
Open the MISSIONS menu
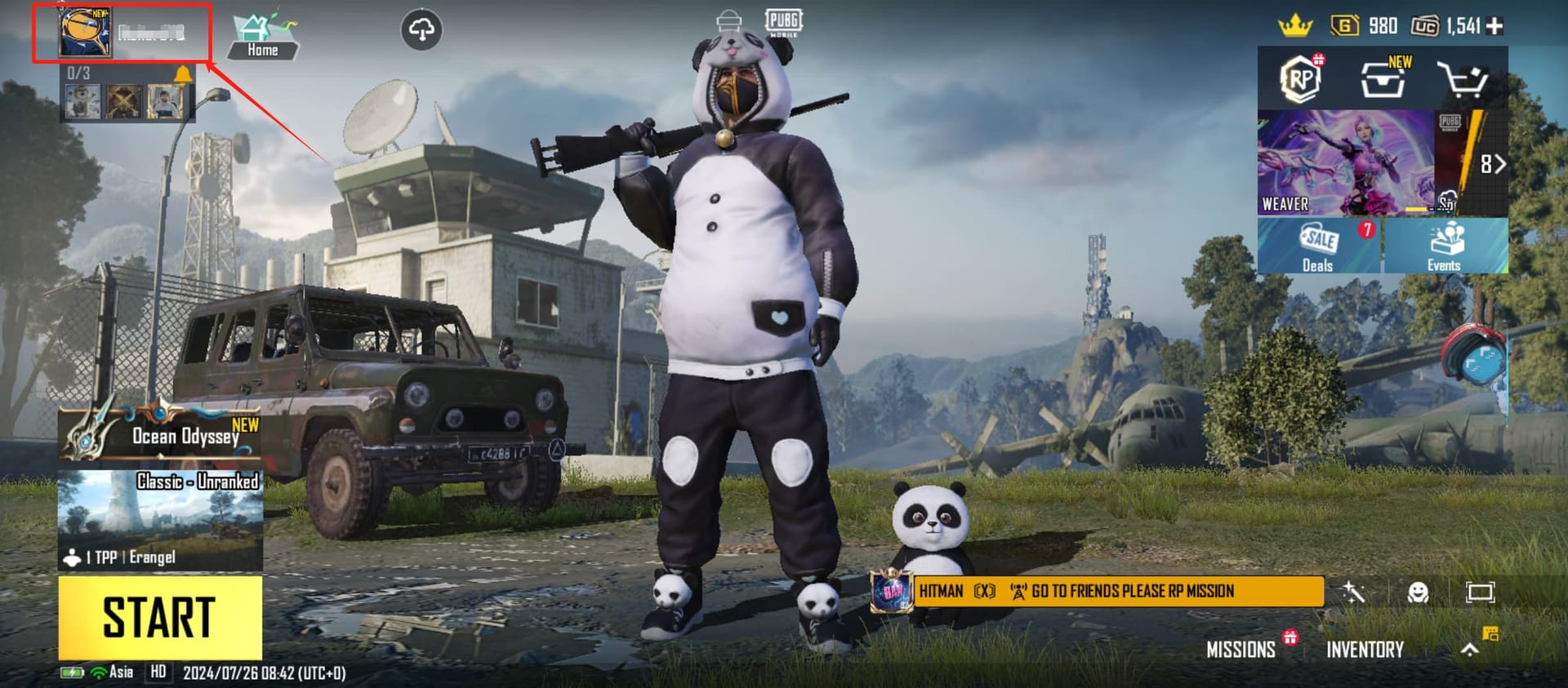pyautogui.click(x=1241, y=650)
